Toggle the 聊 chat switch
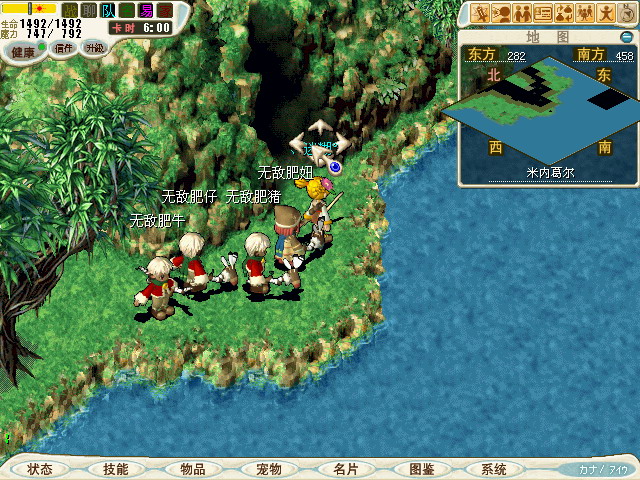 (x=89, y=10)
